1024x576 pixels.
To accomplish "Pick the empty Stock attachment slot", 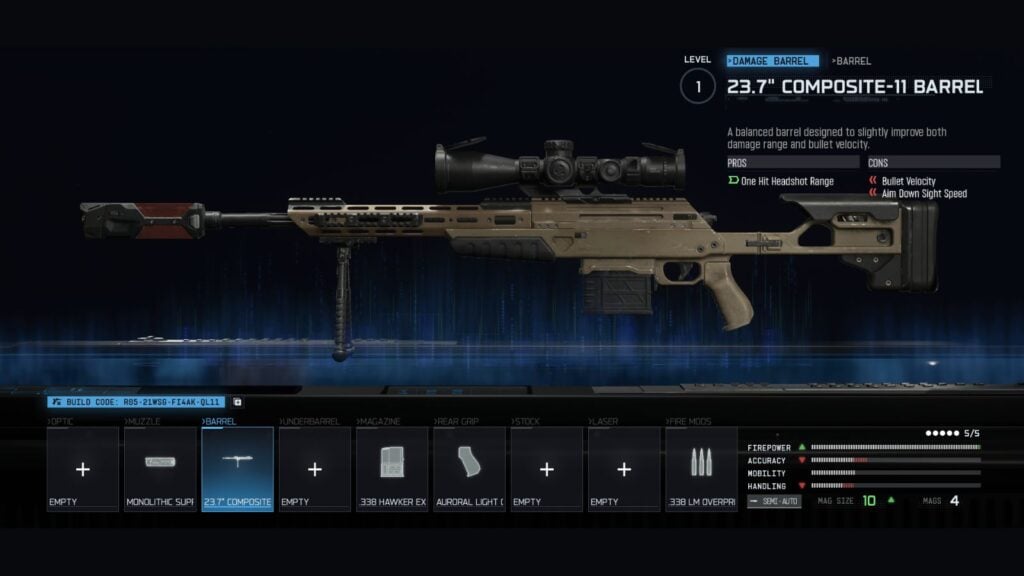I will 546,469.
